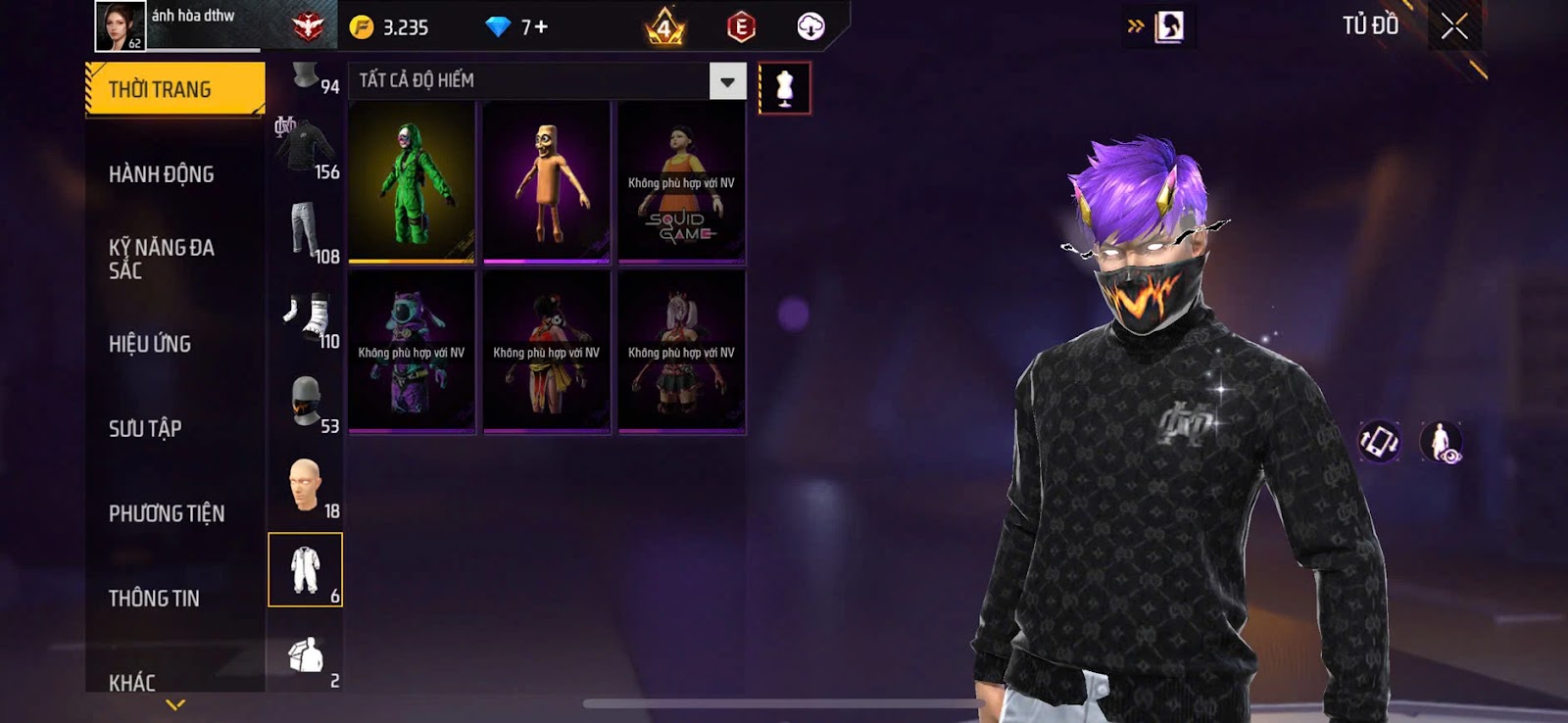The height and width of the screenshot is (723, 1568).
Task: Select the green clown costume
Action: (x=412, y=182)
